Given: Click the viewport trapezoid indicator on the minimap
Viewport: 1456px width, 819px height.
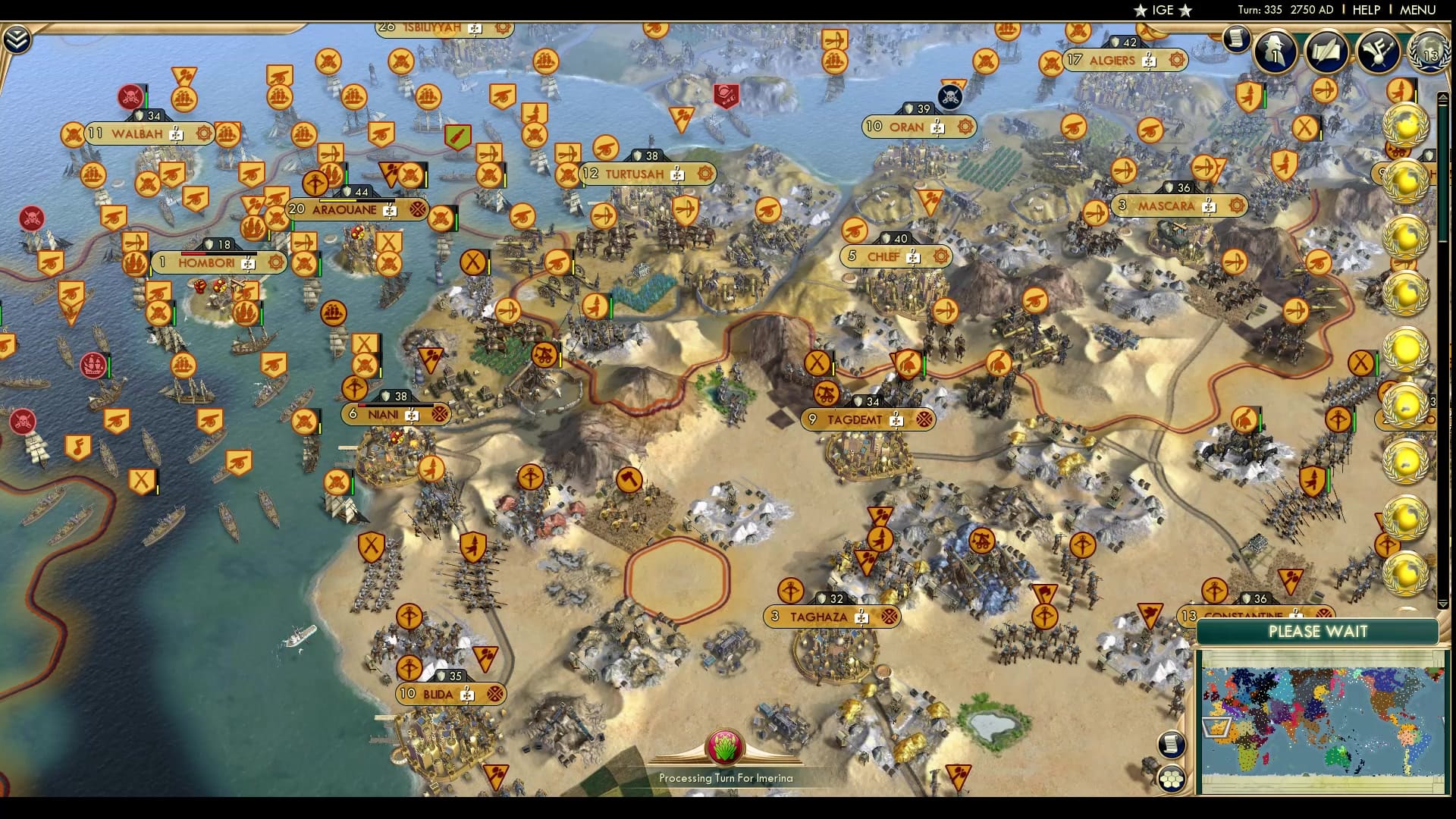Looking at the screenshot, I should click(x=1217, y=728).
